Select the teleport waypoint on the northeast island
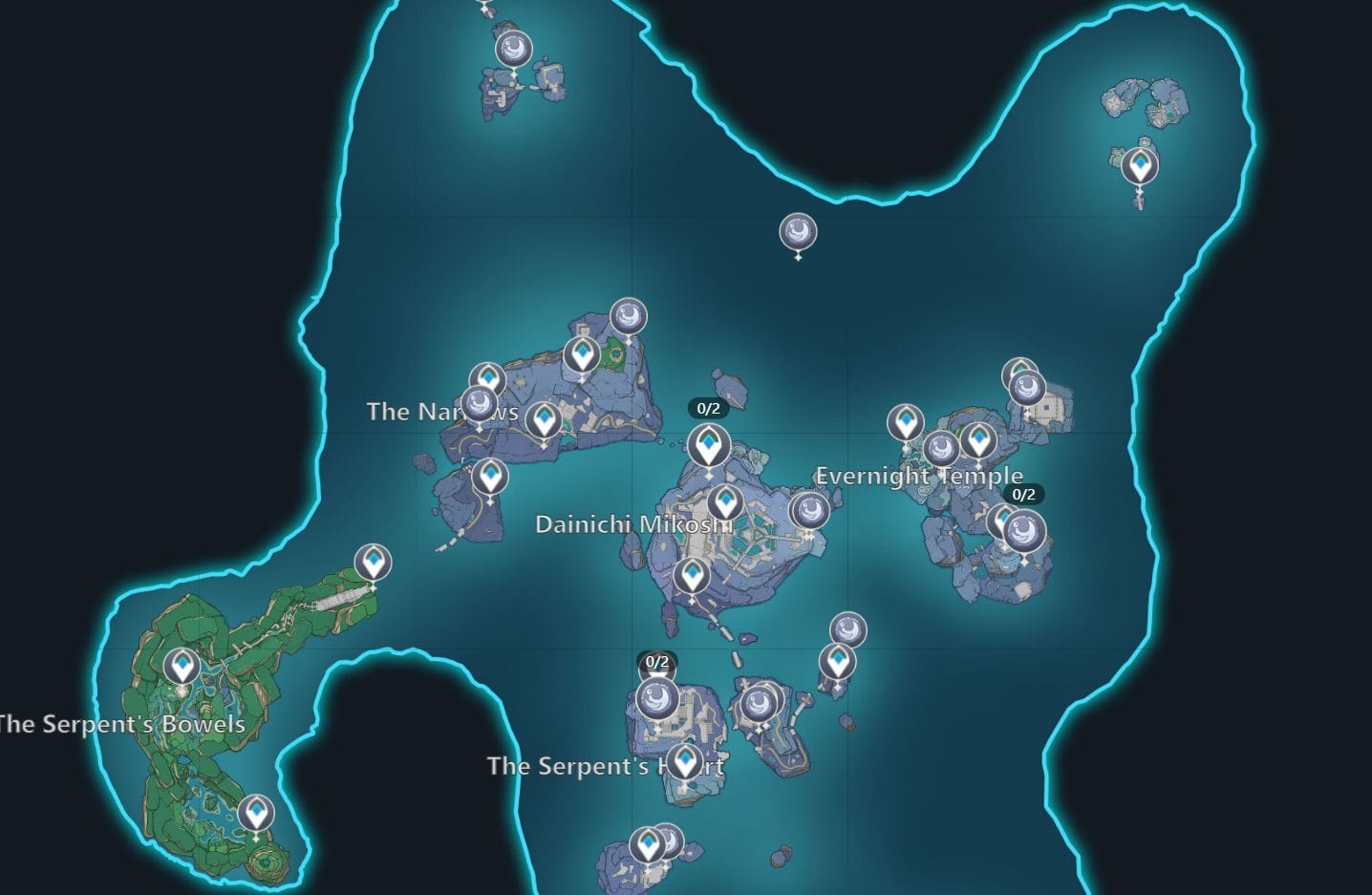The height and width of the screenshot is (895, 1372). [x=1139, y=164]
